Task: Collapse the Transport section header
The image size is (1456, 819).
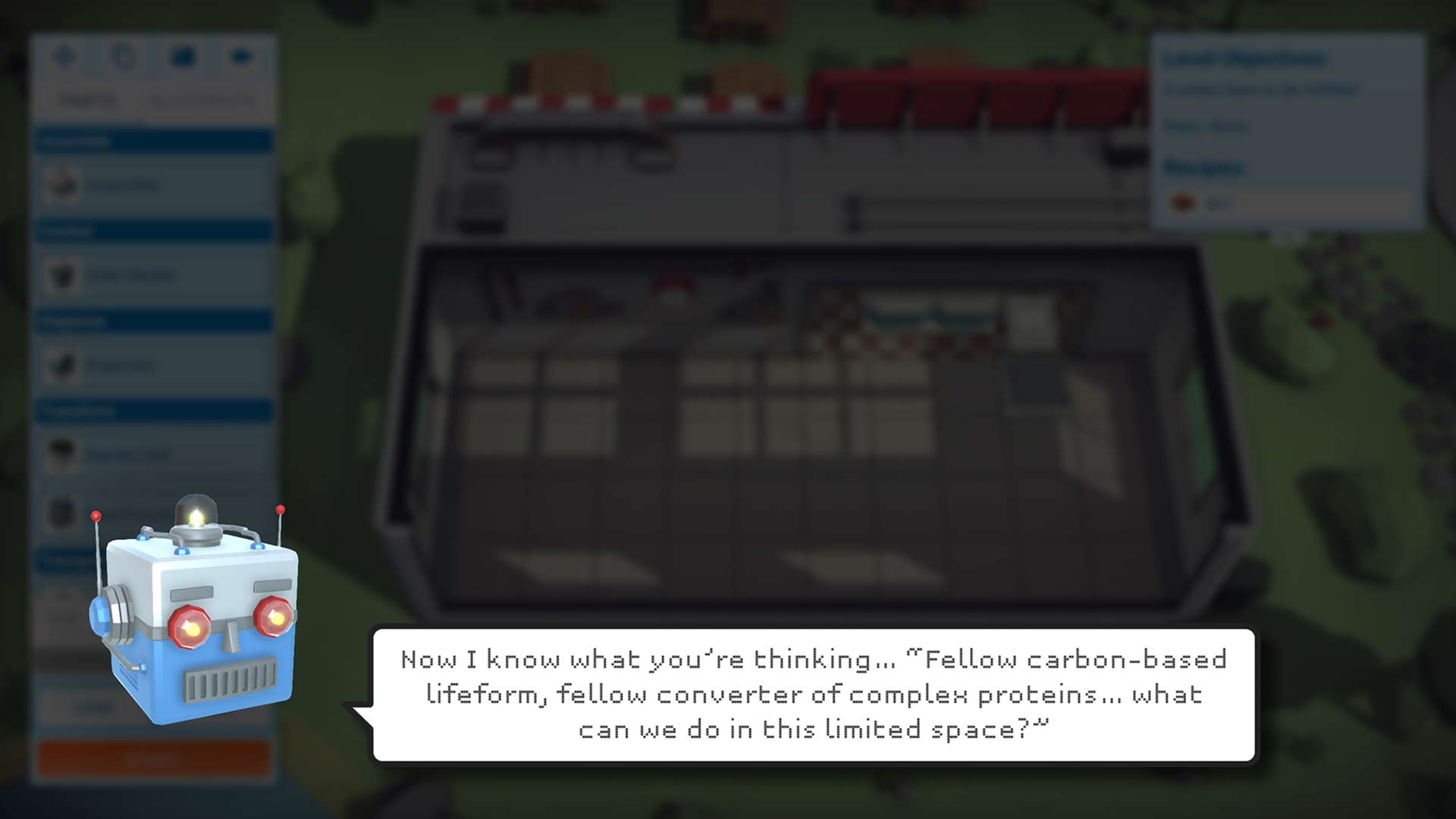Action: [152, 411]
